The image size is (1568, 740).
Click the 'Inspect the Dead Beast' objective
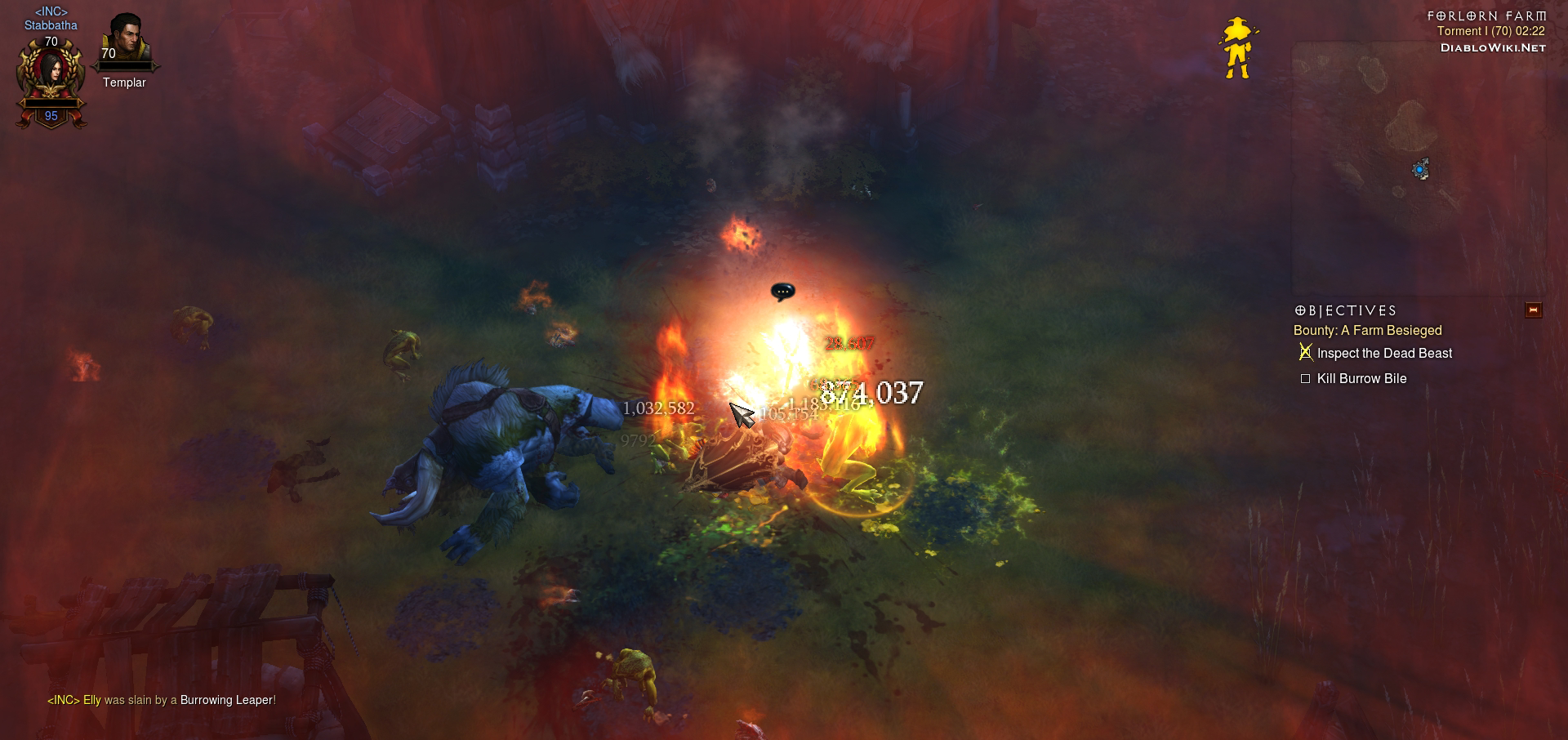click(1384, 354)
